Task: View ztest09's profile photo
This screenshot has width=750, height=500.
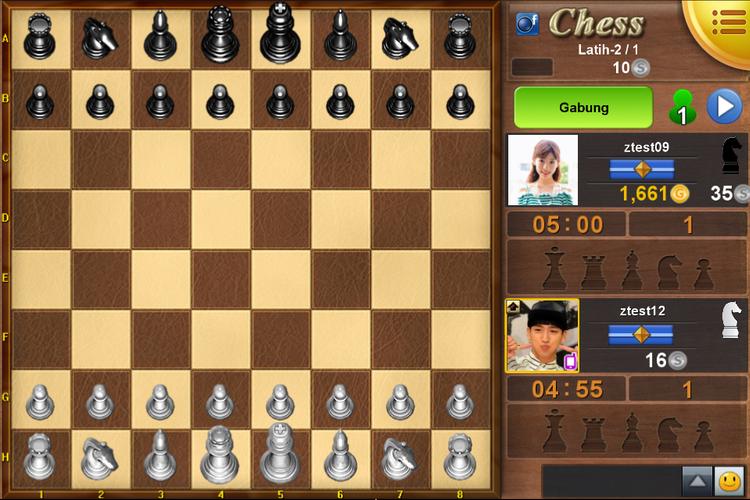Action: click(x=543, y=170)
